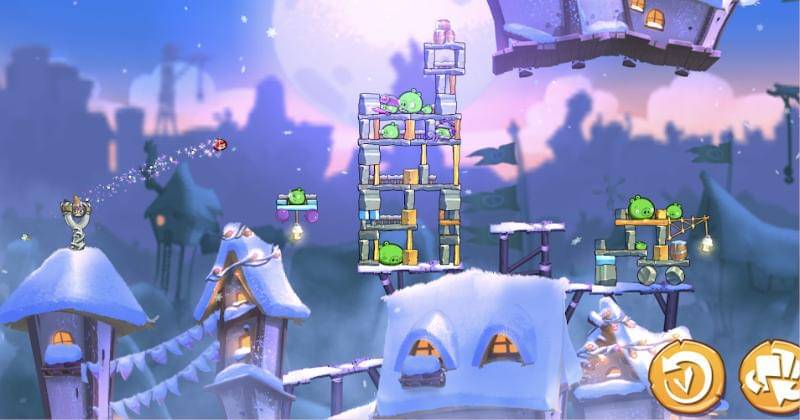
Task: Click the orange circular-arrow restart button
Action: tap(685, 377)
